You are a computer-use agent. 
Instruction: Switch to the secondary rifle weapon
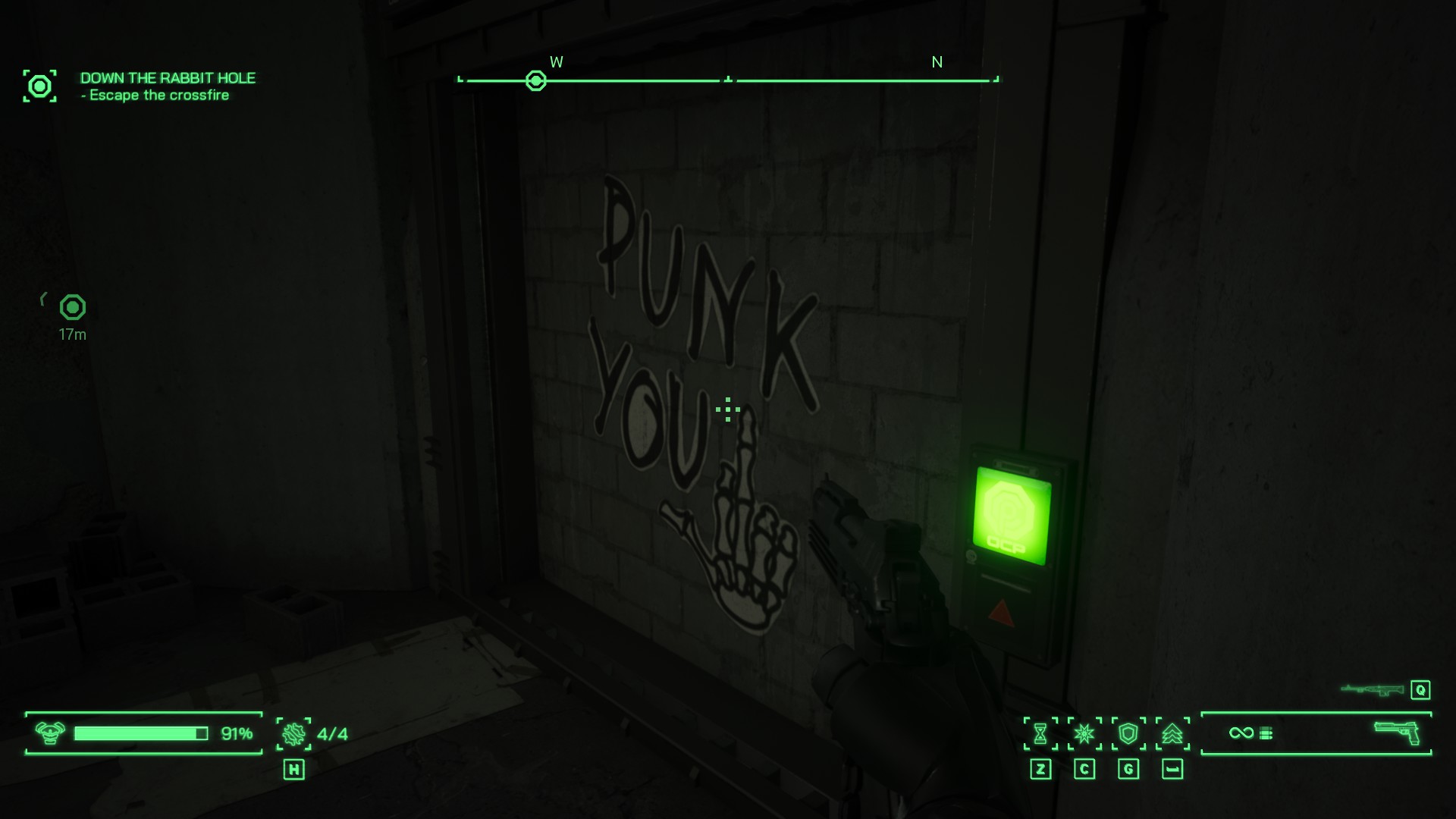[x=1372, y=689]
